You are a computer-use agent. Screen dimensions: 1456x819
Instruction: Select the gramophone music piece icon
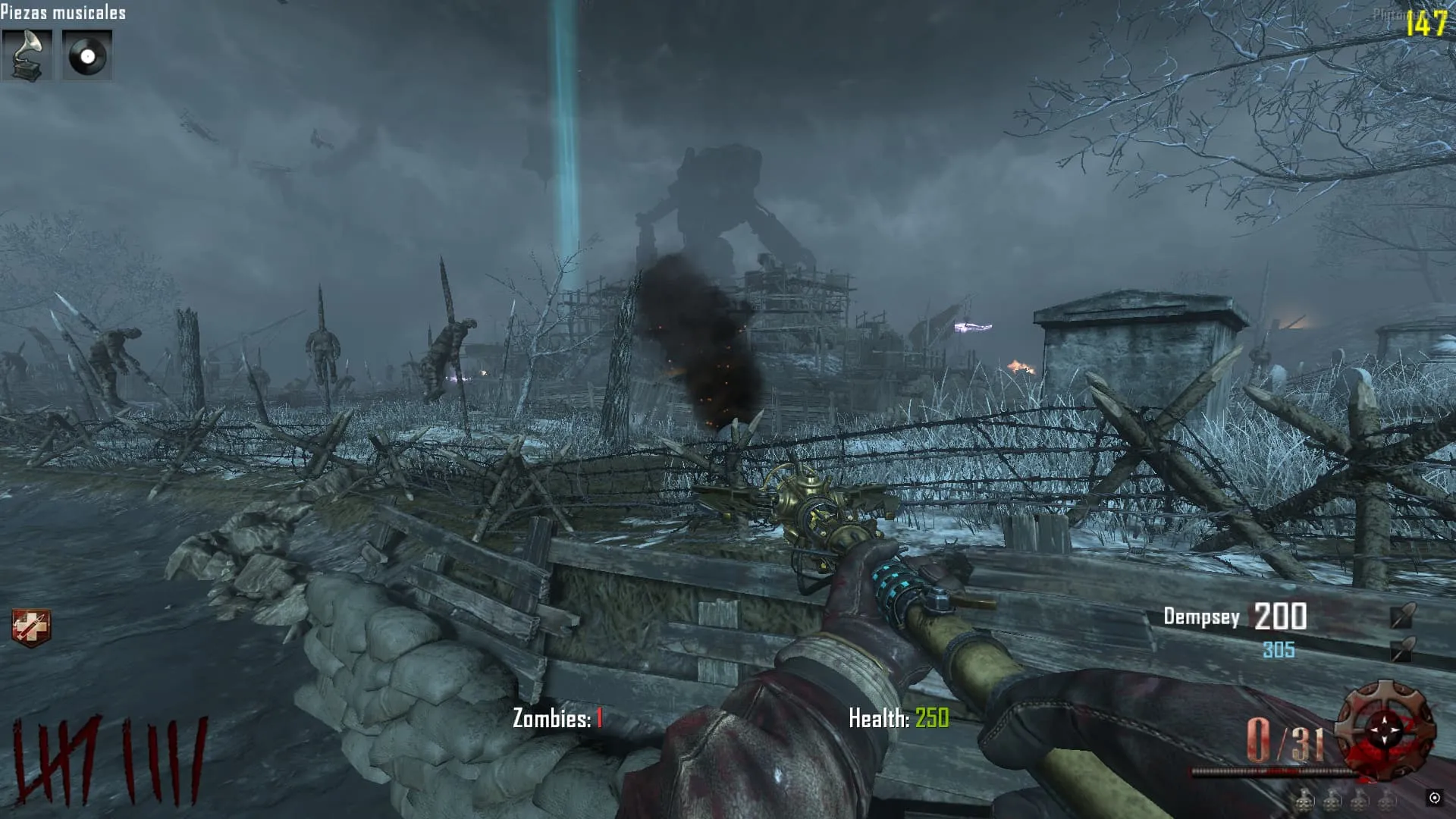(27, 55)
